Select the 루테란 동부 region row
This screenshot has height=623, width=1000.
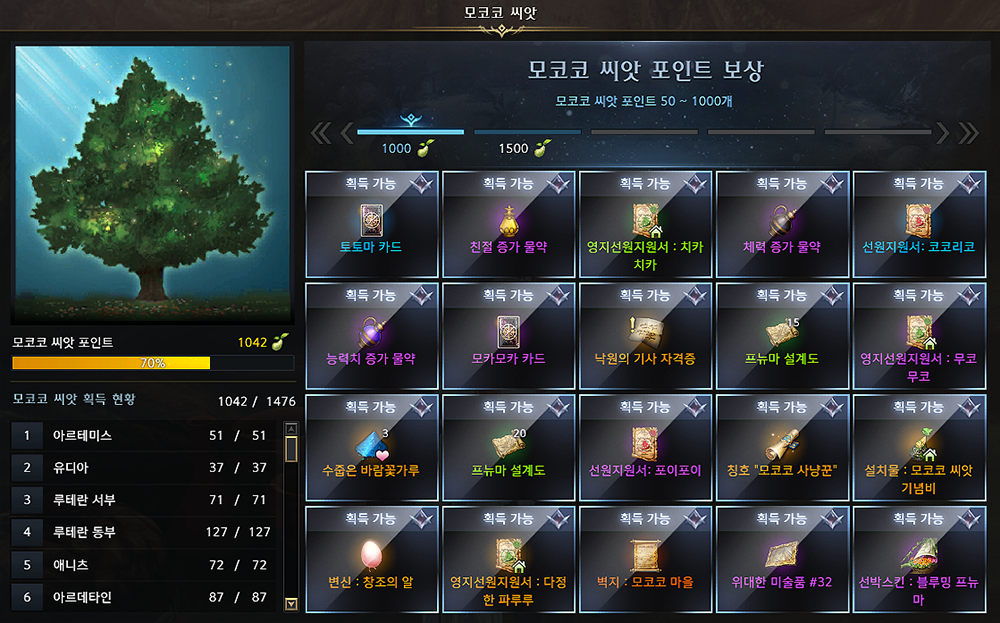tap(145, 532)
